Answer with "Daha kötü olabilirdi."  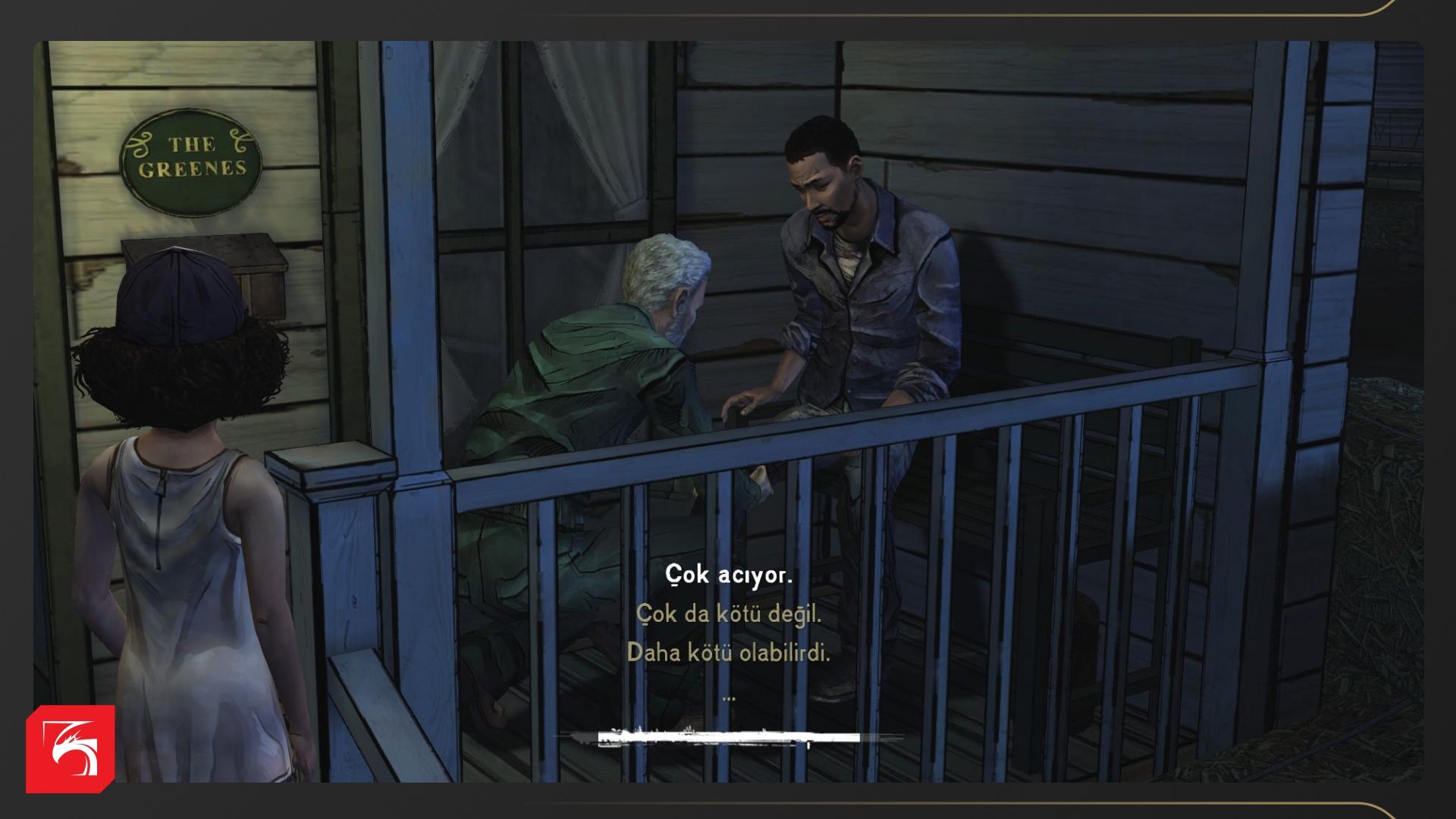(x=728, y=652)
